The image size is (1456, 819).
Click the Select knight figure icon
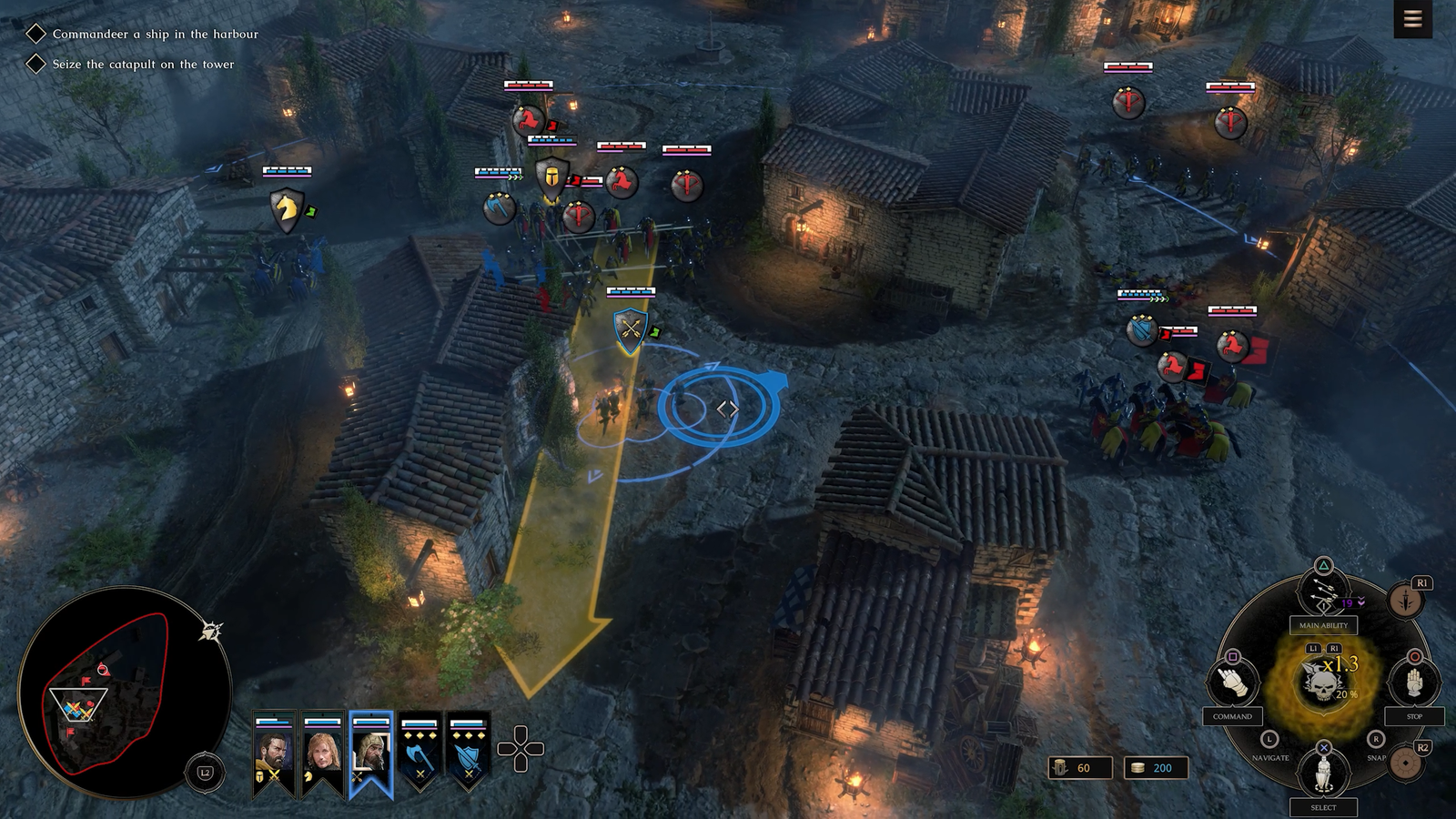(x=1323, y=773)
